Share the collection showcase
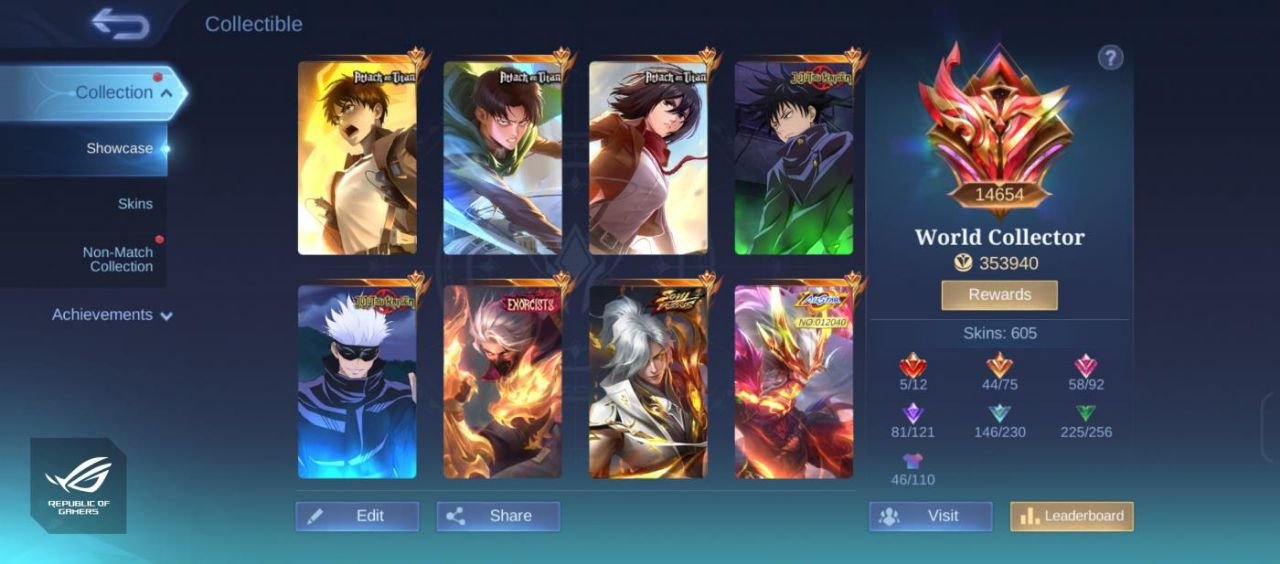The width and height of the screenshot is (1280, 564). coord(498,516)
